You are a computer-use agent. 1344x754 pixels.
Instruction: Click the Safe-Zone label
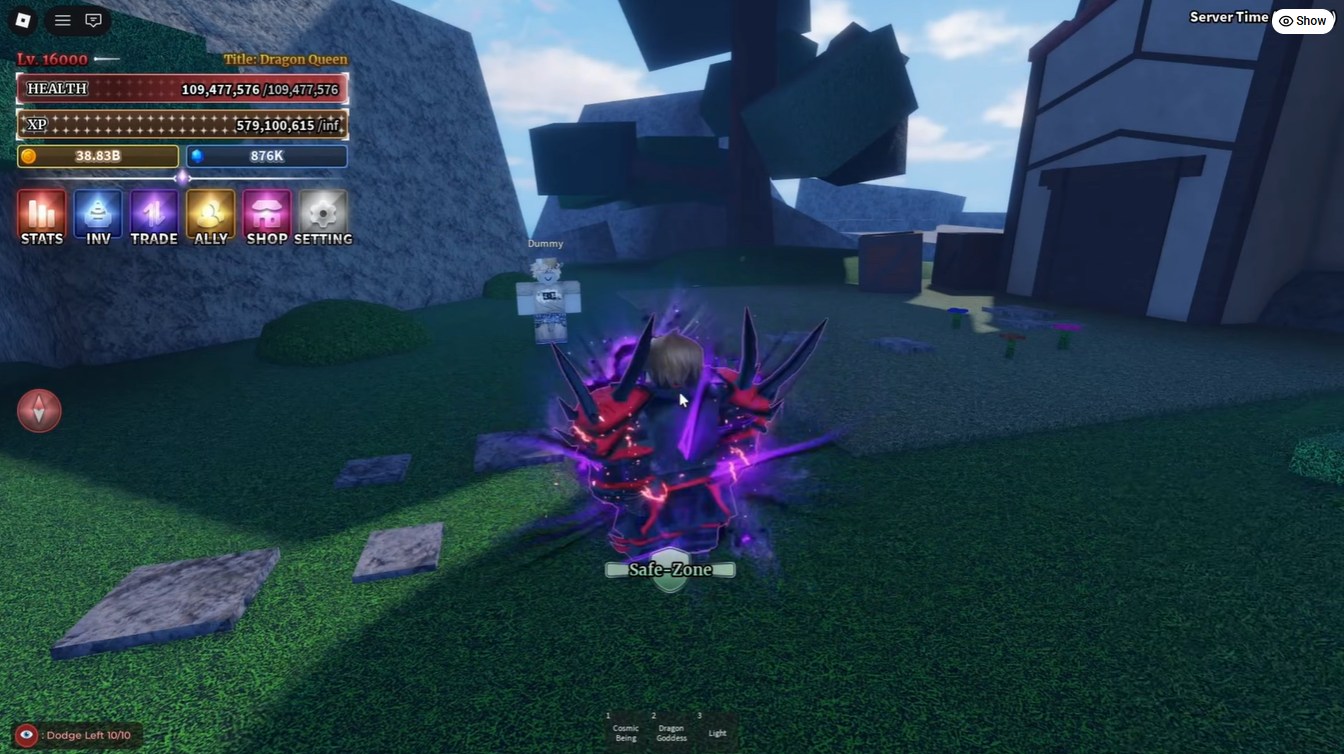click(x=669, y=569)
